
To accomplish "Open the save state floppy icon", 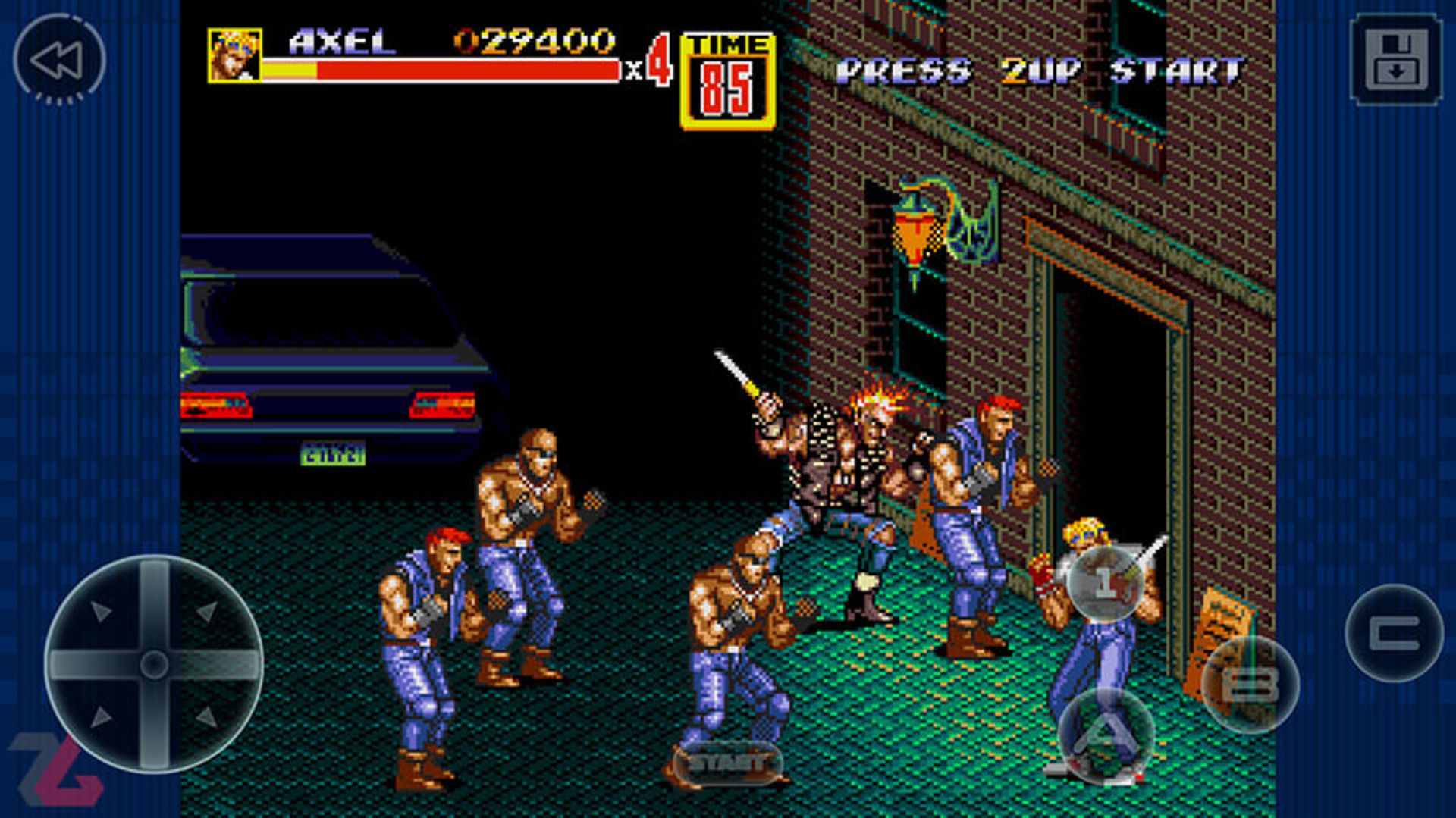I will click(x=1395, y=59).
